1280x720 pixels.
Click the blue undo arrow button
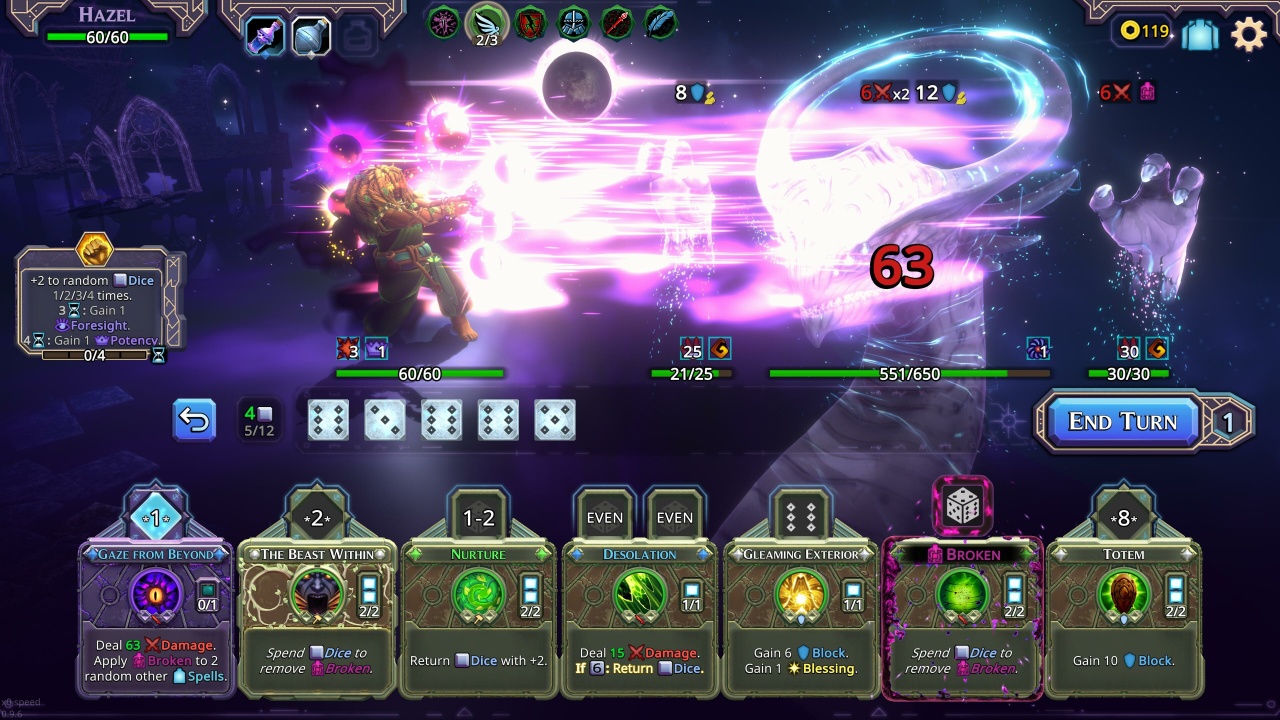pyautogui.click(x=194, y=421)
